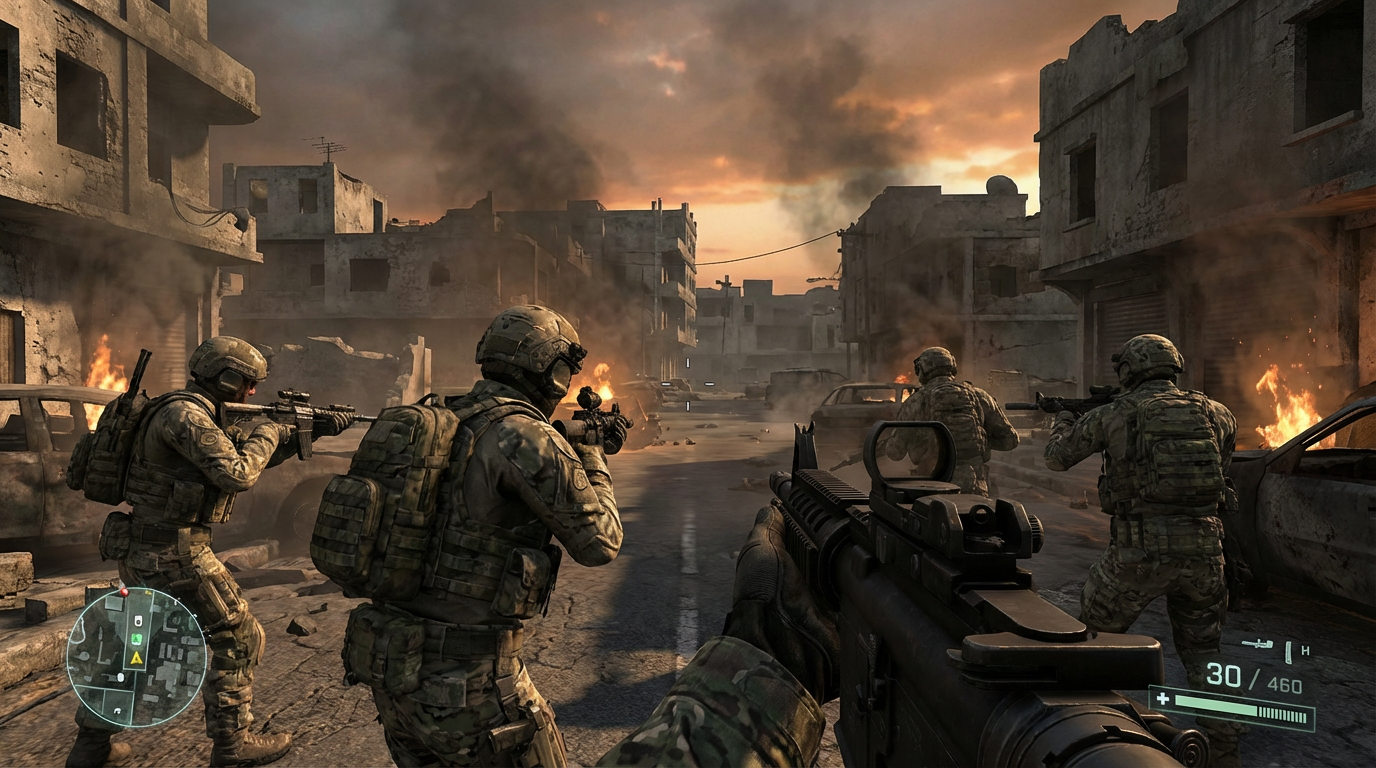Click the crosshair at screen center
Screen dimensions: 1376x768
coord(688,384)
